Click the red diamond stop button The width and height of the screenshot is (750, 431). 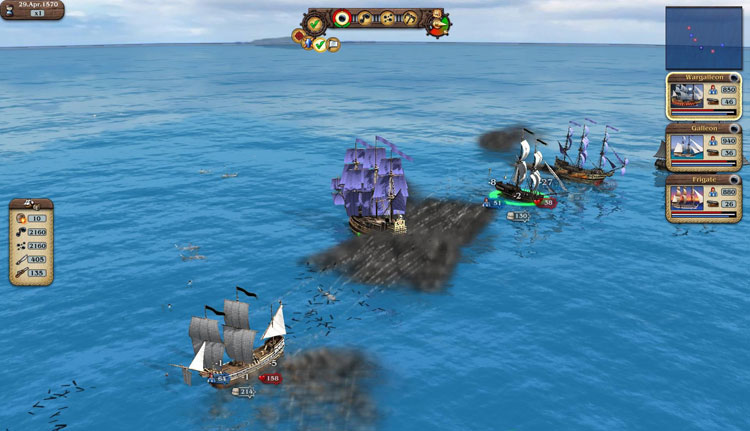(x=299, y=37)
